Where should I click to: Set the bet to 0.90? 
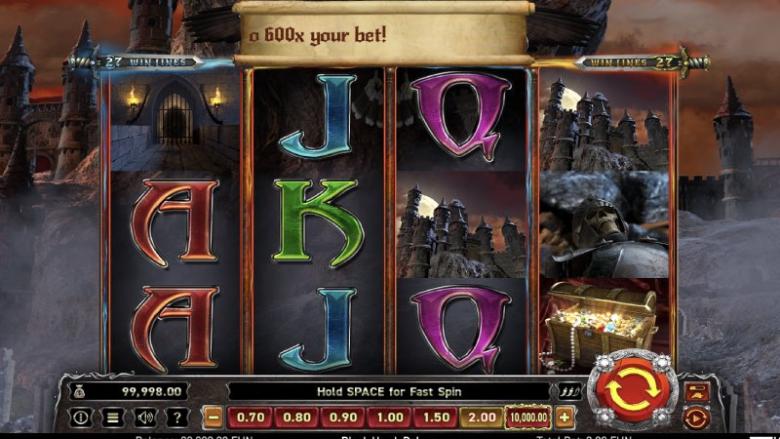point(342,418)
